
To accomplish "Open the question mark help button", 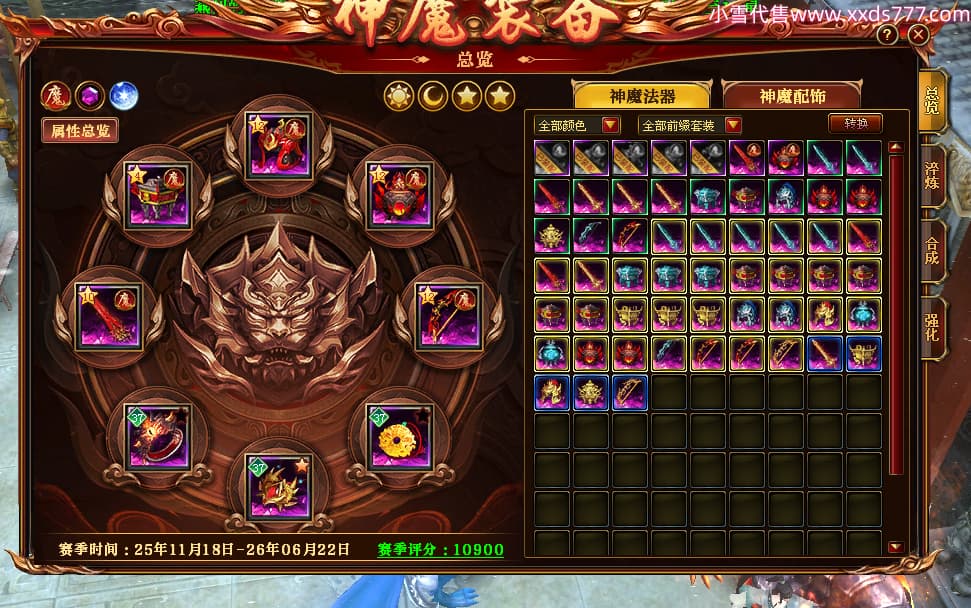I will point(887,34).
